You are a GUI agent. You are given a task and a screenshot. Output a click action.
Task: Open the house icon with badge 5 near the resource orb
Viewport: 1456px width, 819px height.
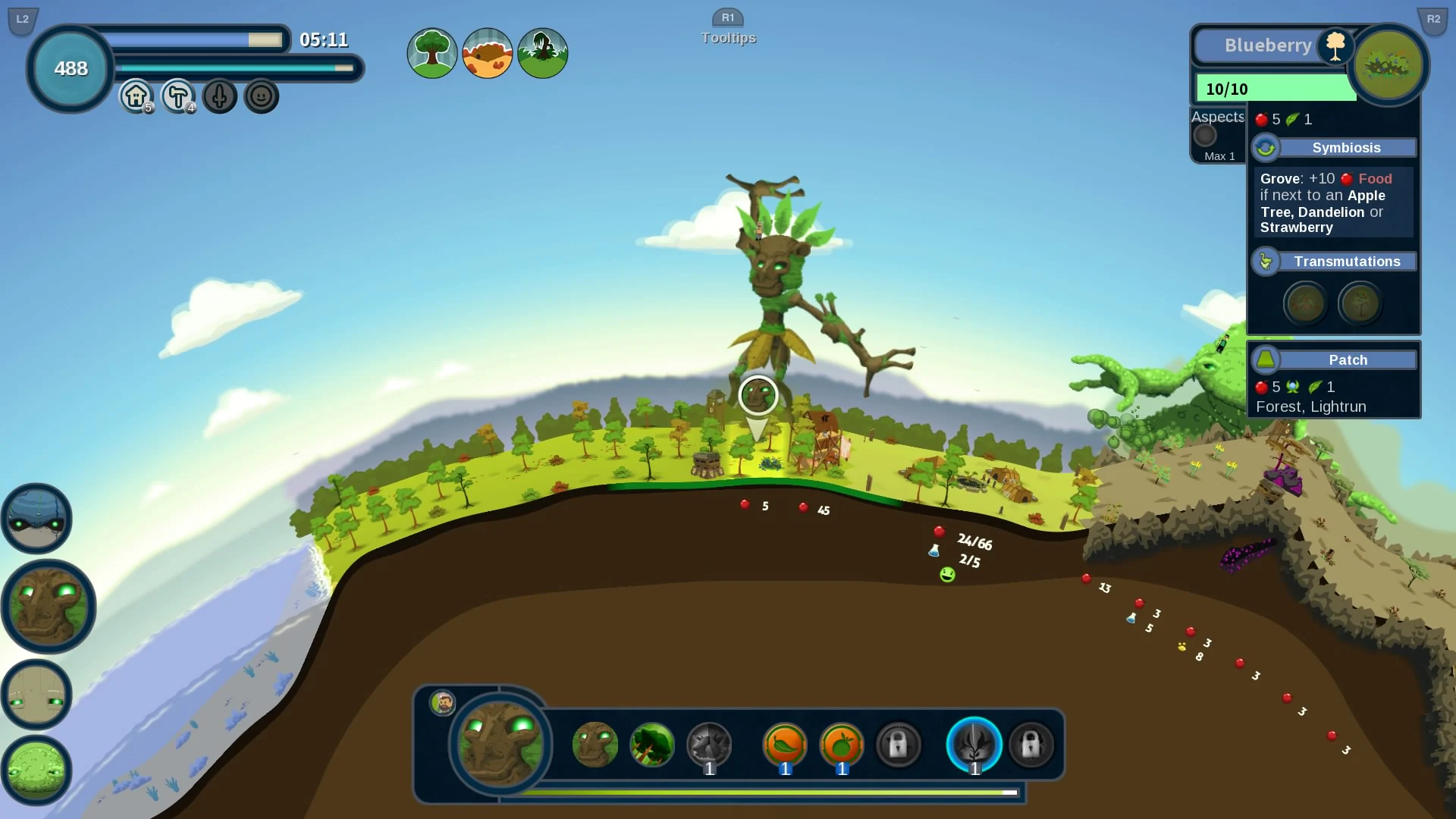[x=136, y=96]
